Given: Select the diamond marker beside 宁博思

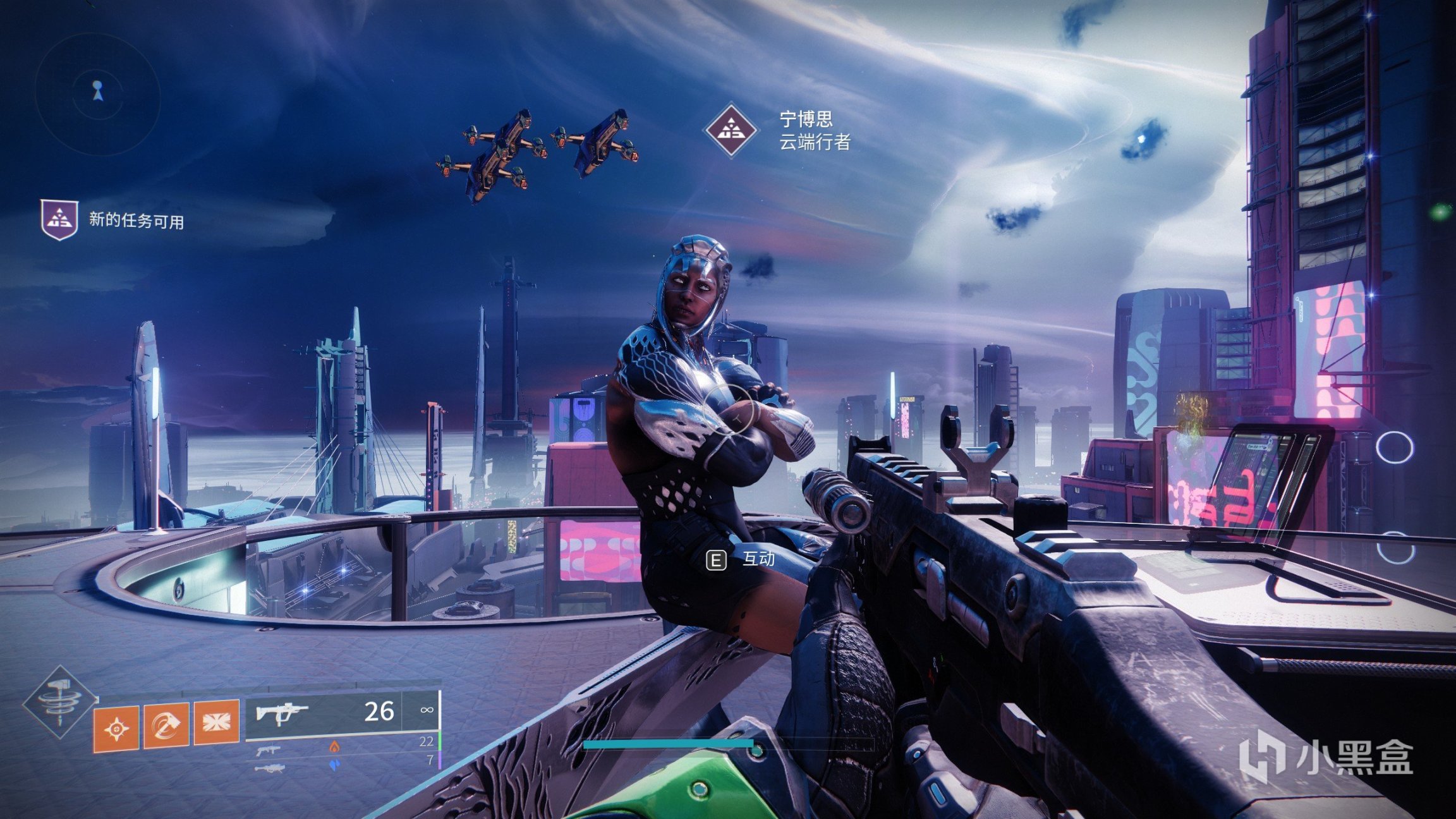Looking at the screenshot, I should pos(731,130).
